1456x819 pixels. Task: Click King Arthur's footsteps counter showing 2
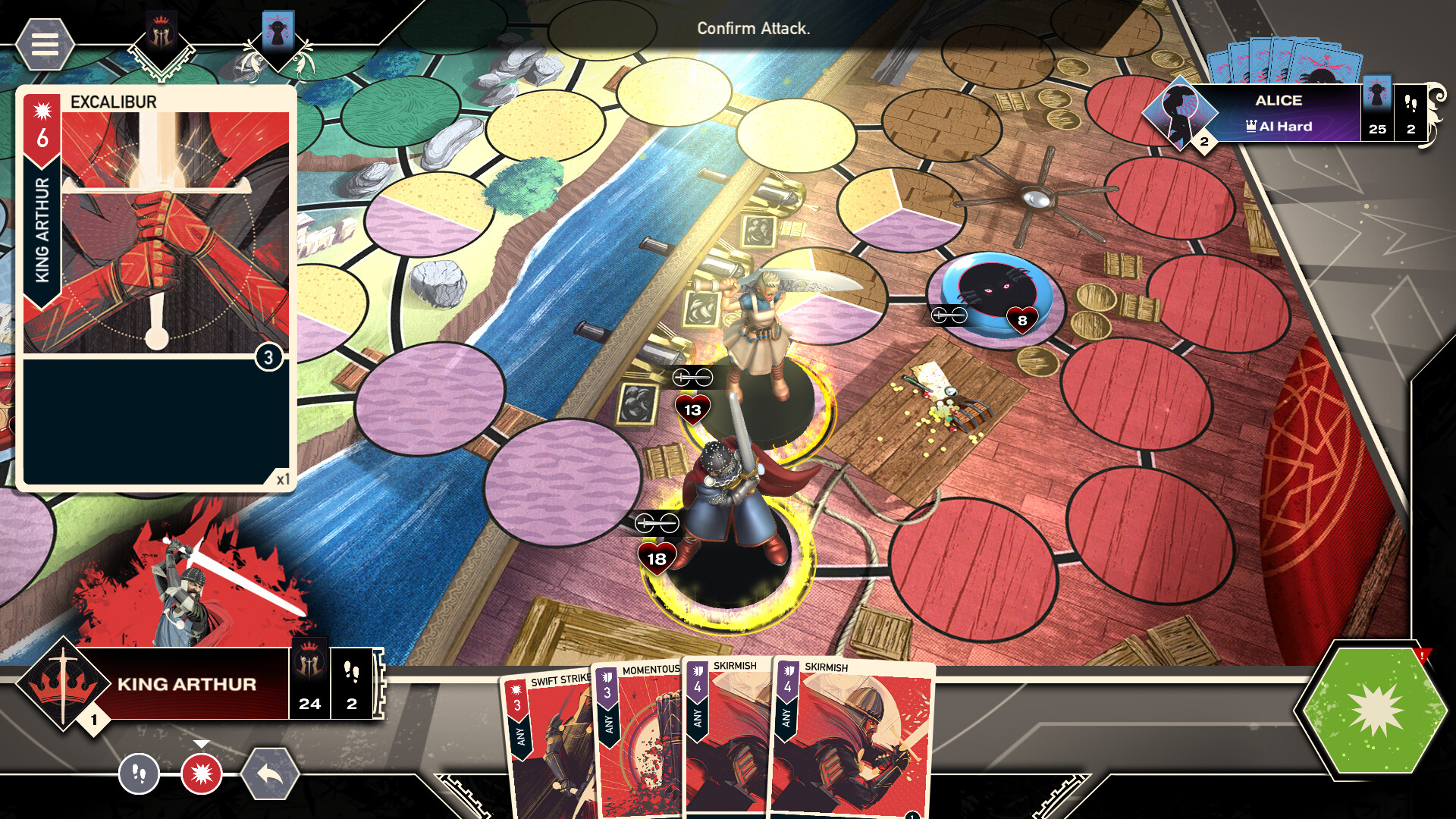pos(350,688)
